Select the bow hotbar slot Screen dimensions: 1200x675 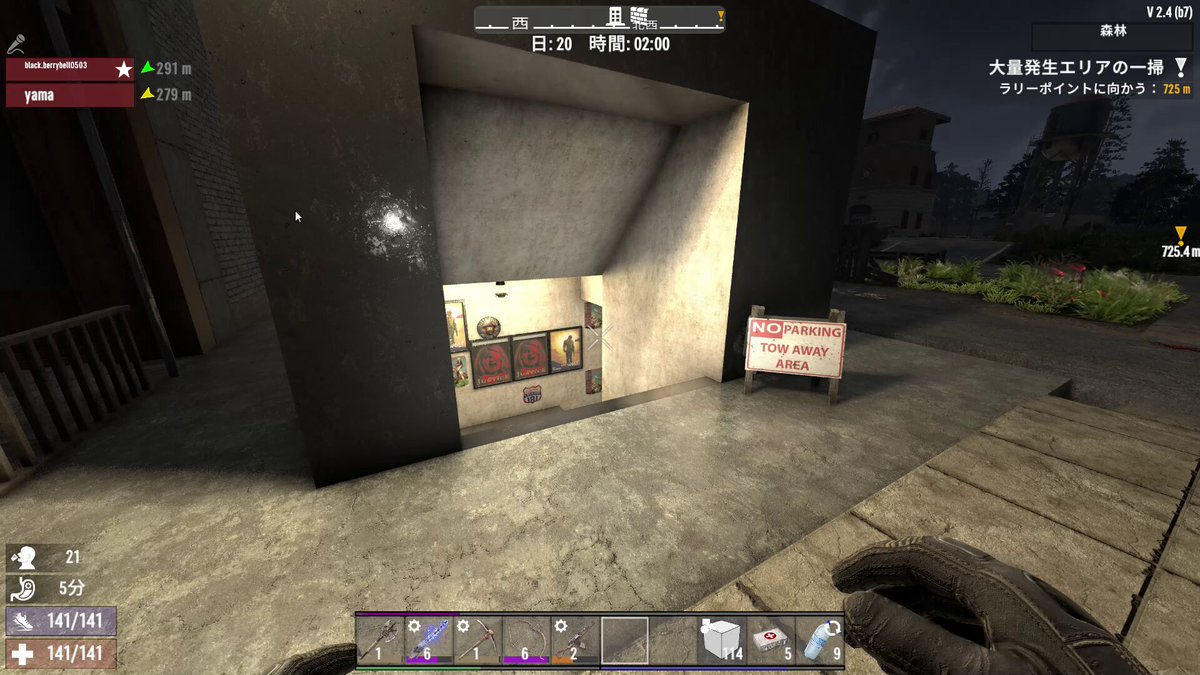[526, 640]
